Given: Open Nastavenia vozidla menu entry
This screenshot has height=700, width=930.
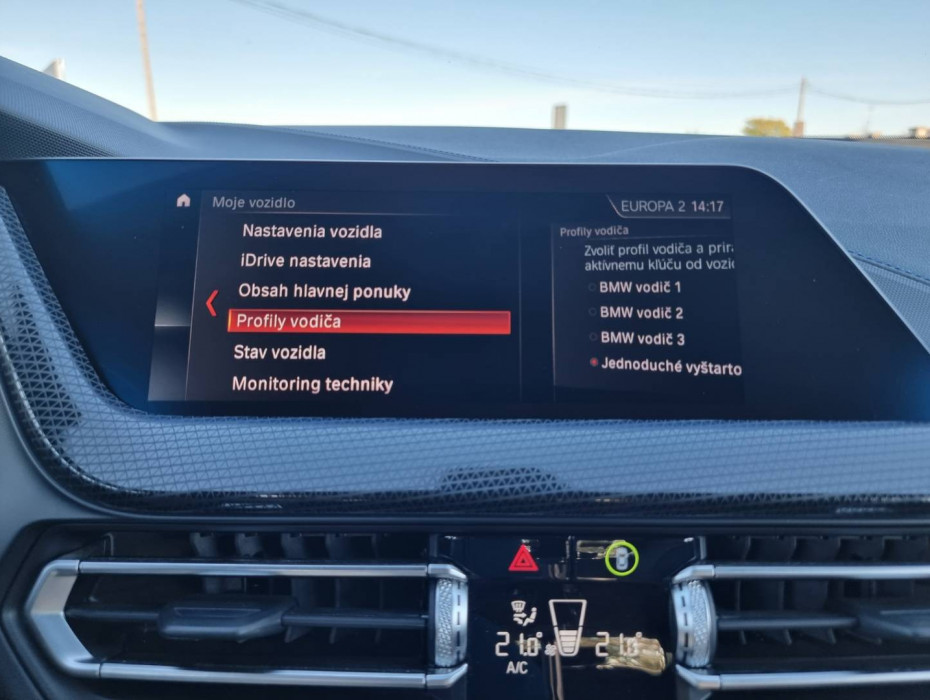Looking at the screenshot, I should 311,231.
